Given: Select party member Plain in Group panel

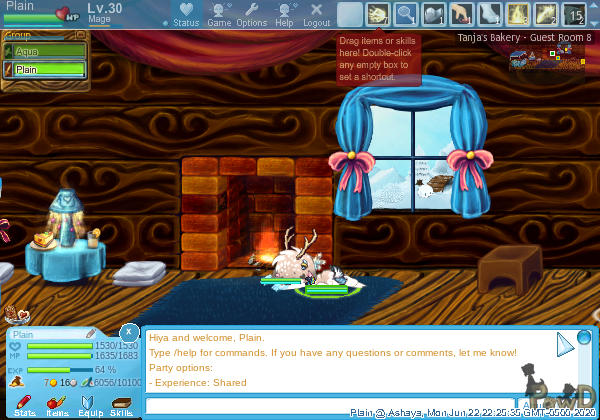Looking at the screenshot, I should [47, 70].
